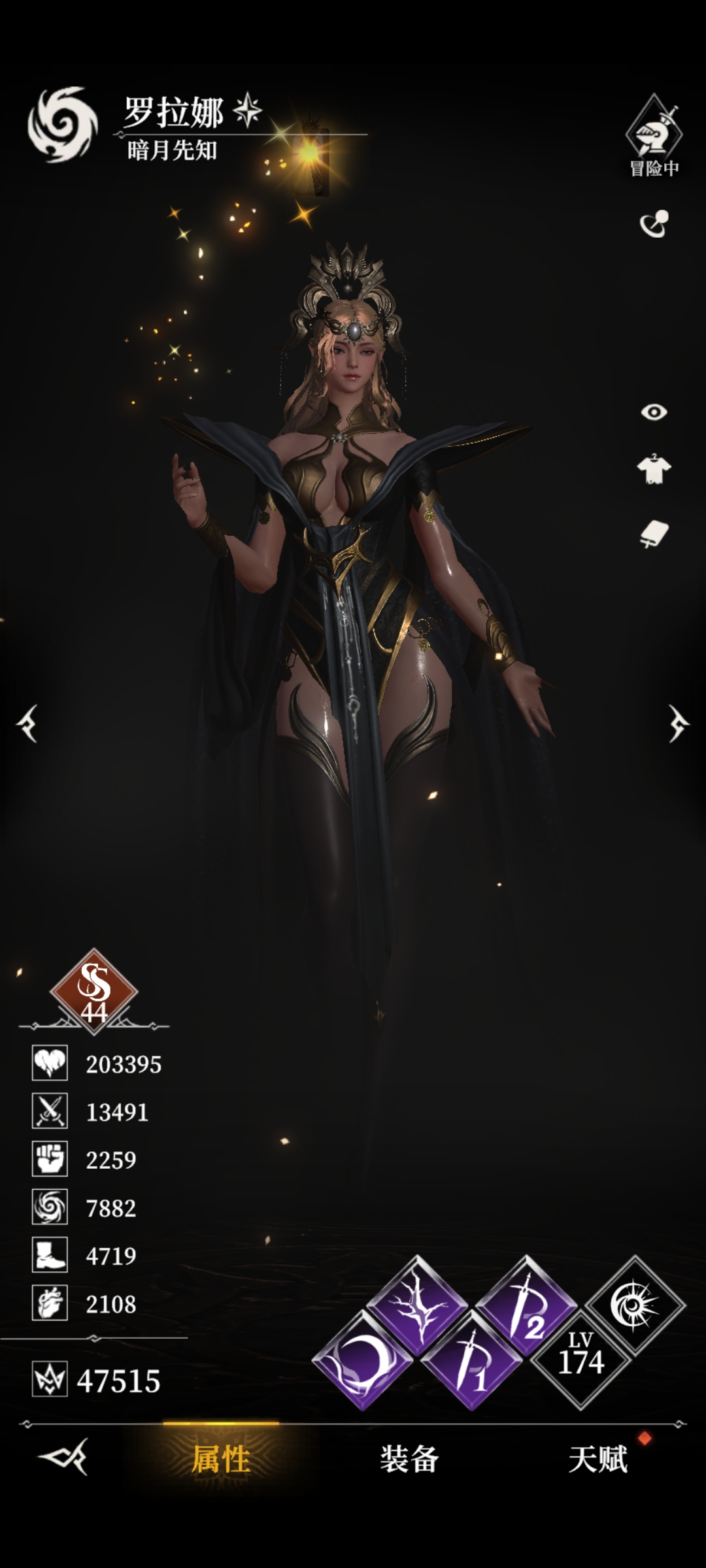Open the SS 44 rank badge
Viewport: 706px width, 1568px height.
coord(93,991)
